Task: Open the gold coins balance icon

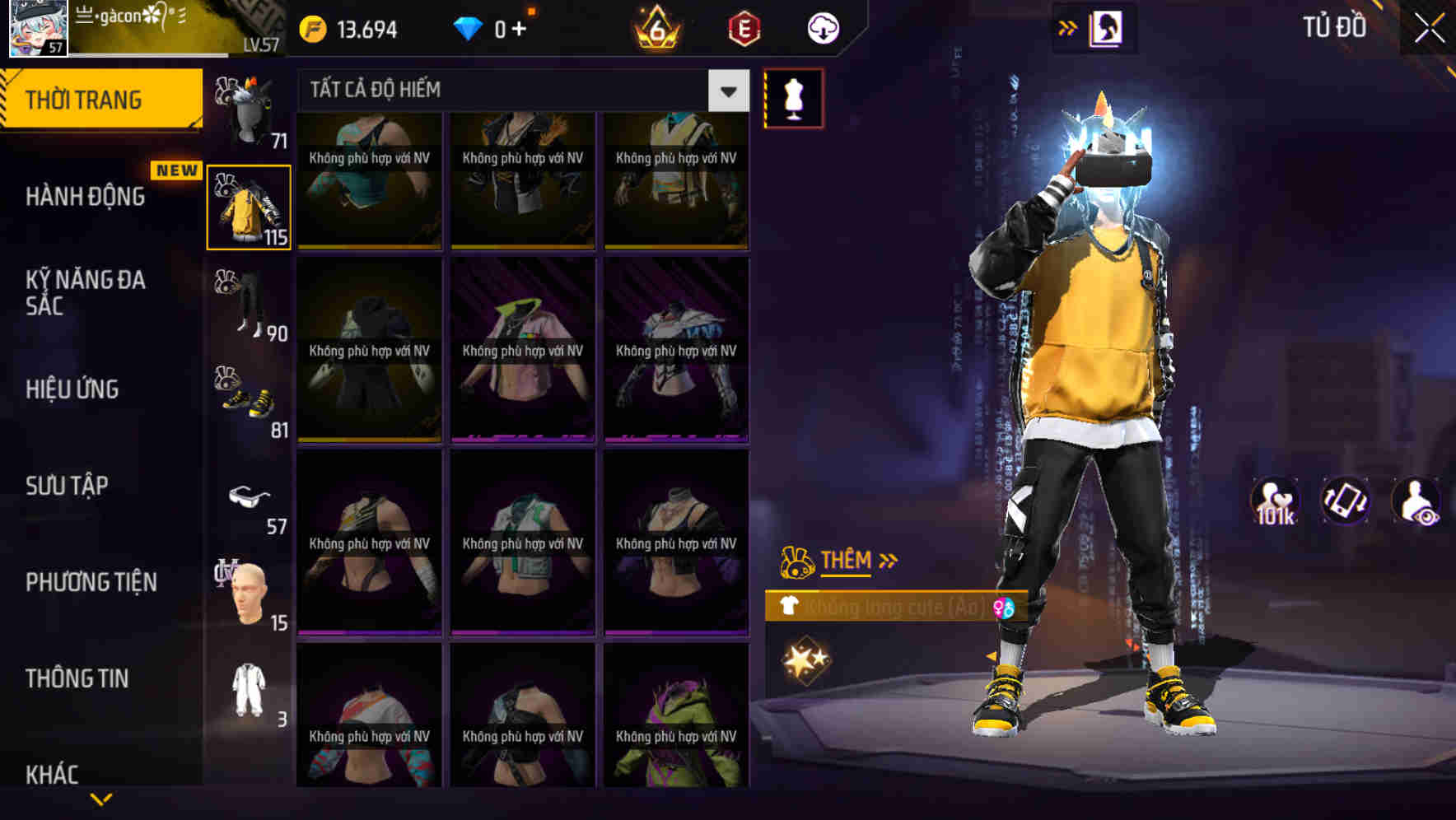Action: (313, 28)
